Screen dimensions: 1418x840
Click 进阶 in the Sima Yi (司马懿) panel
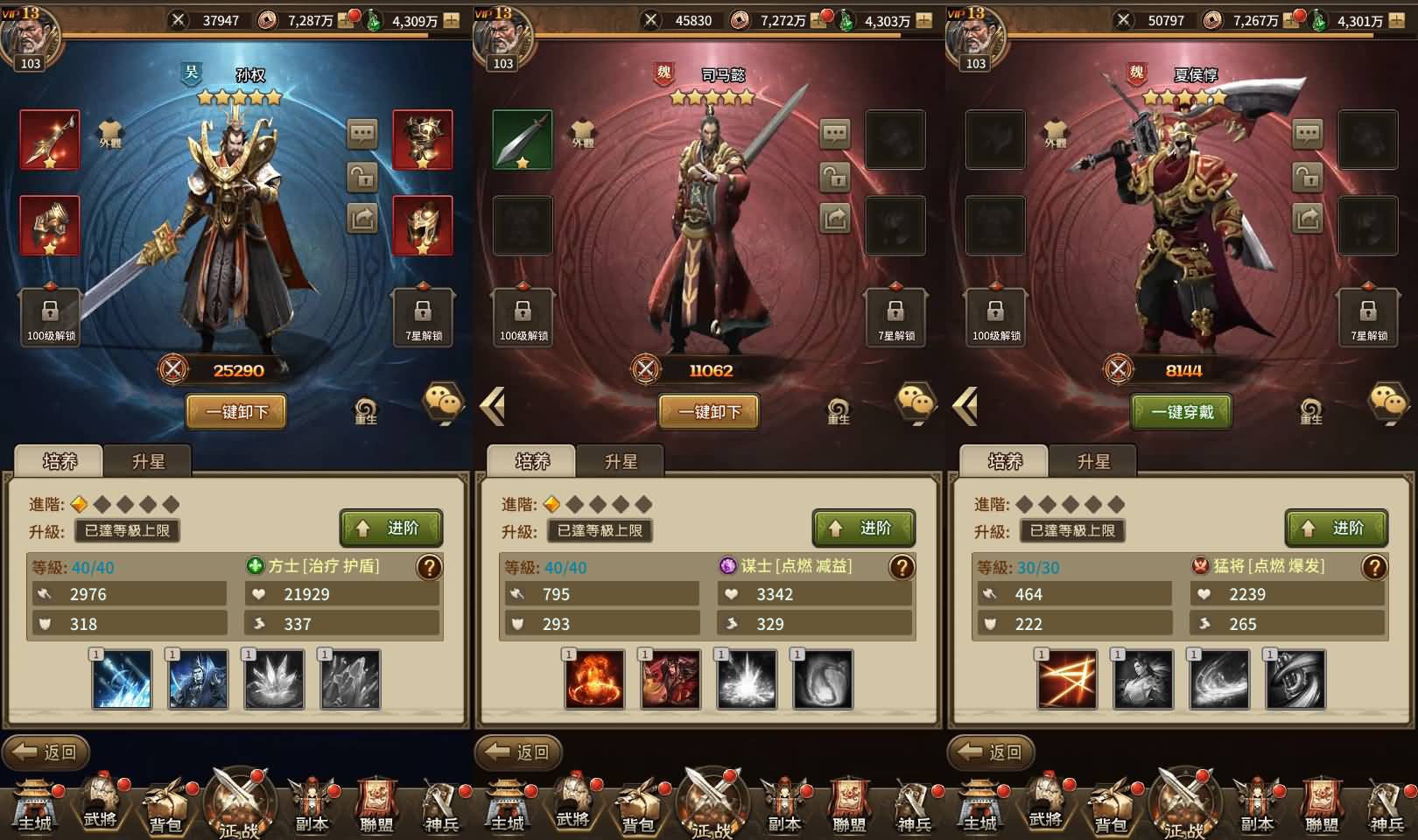coord(864,528)
